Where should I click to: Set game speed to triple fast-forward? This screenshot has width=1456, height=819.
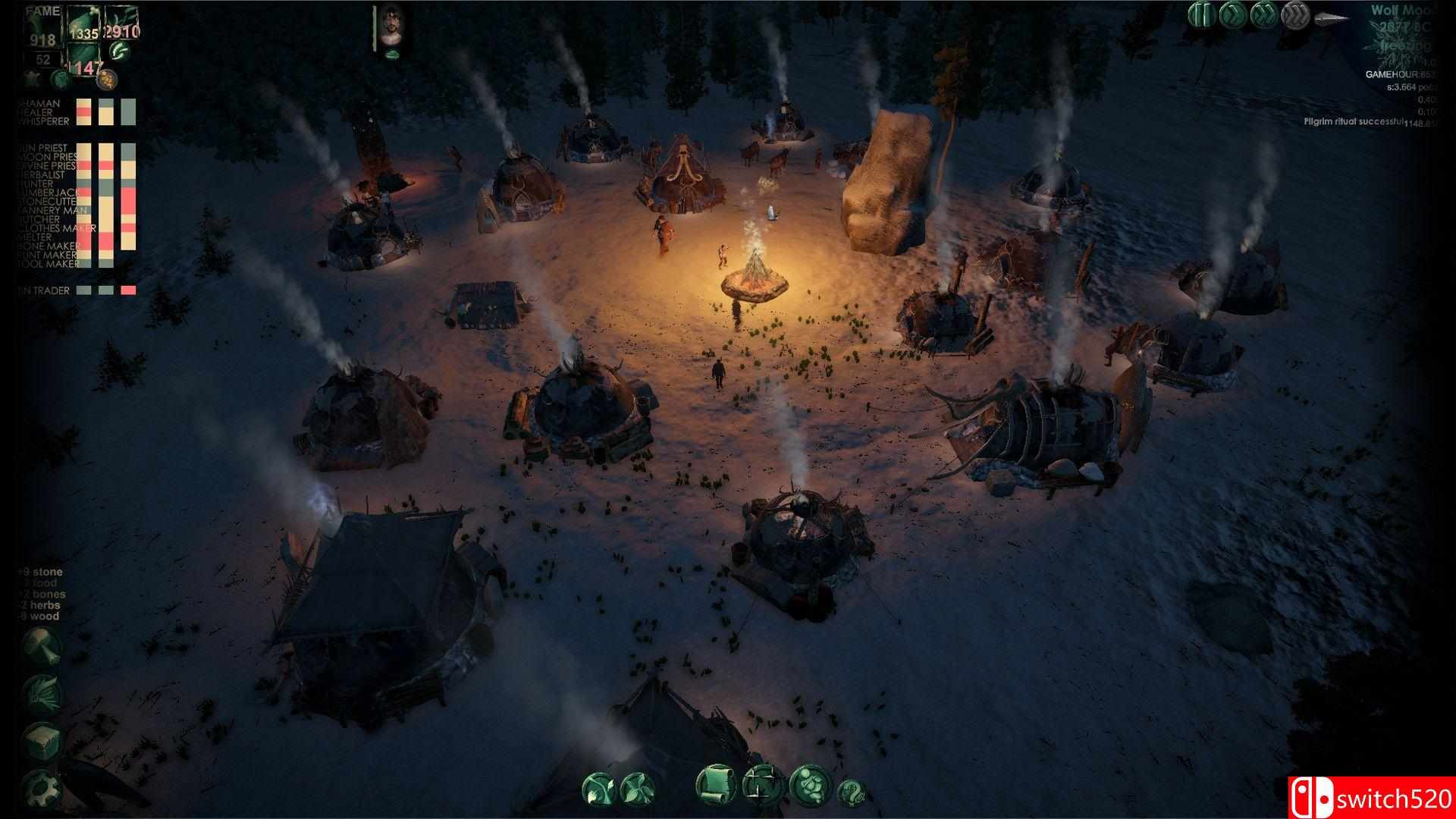1294,15
